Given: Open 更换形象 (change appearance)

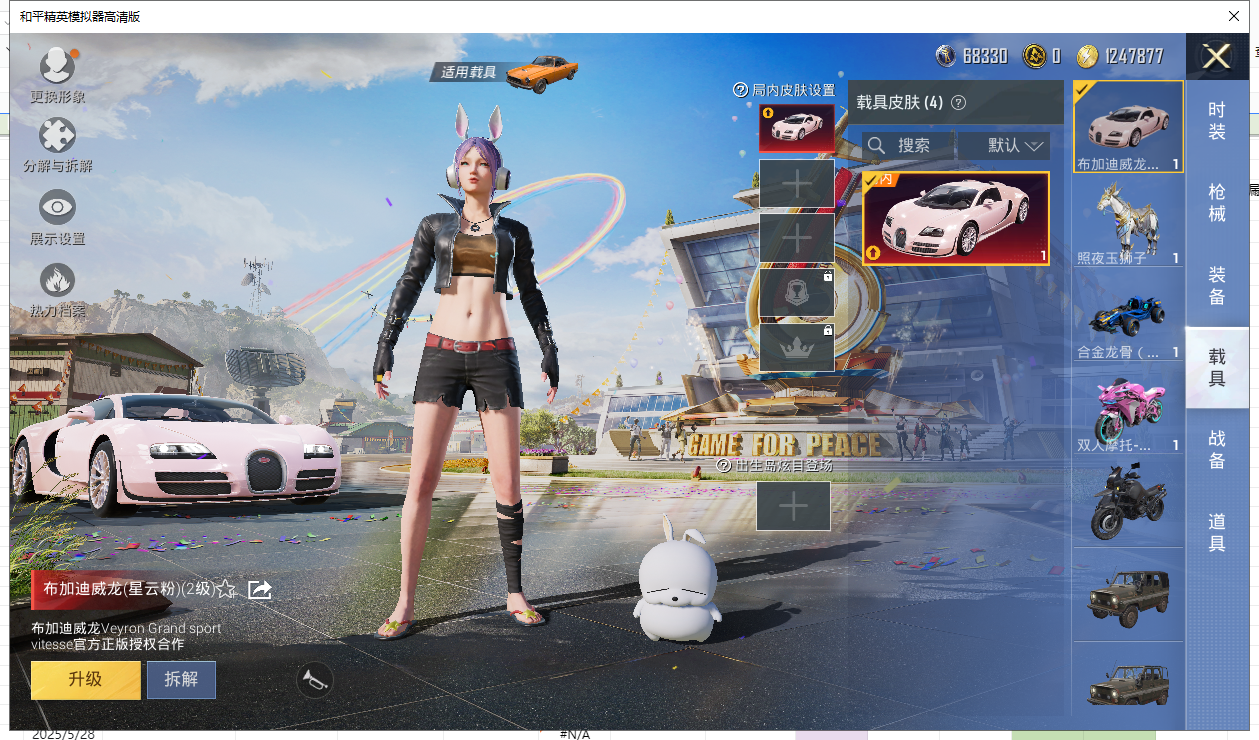Looking at the screenshot, I should 57,68.
